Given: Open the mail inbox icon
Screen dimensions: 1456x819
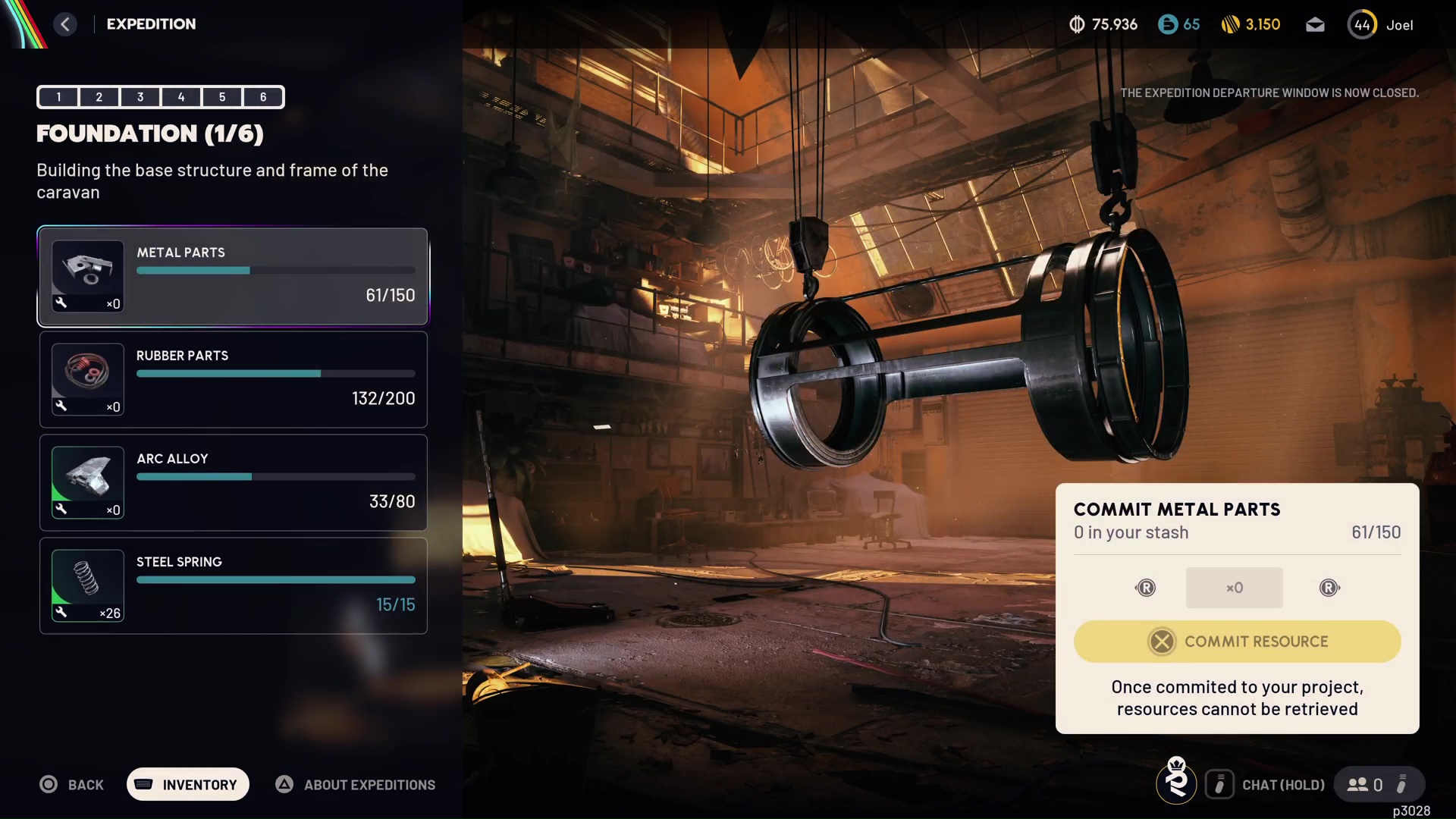Looking at the screenshot, I should tap(1315, 25).
